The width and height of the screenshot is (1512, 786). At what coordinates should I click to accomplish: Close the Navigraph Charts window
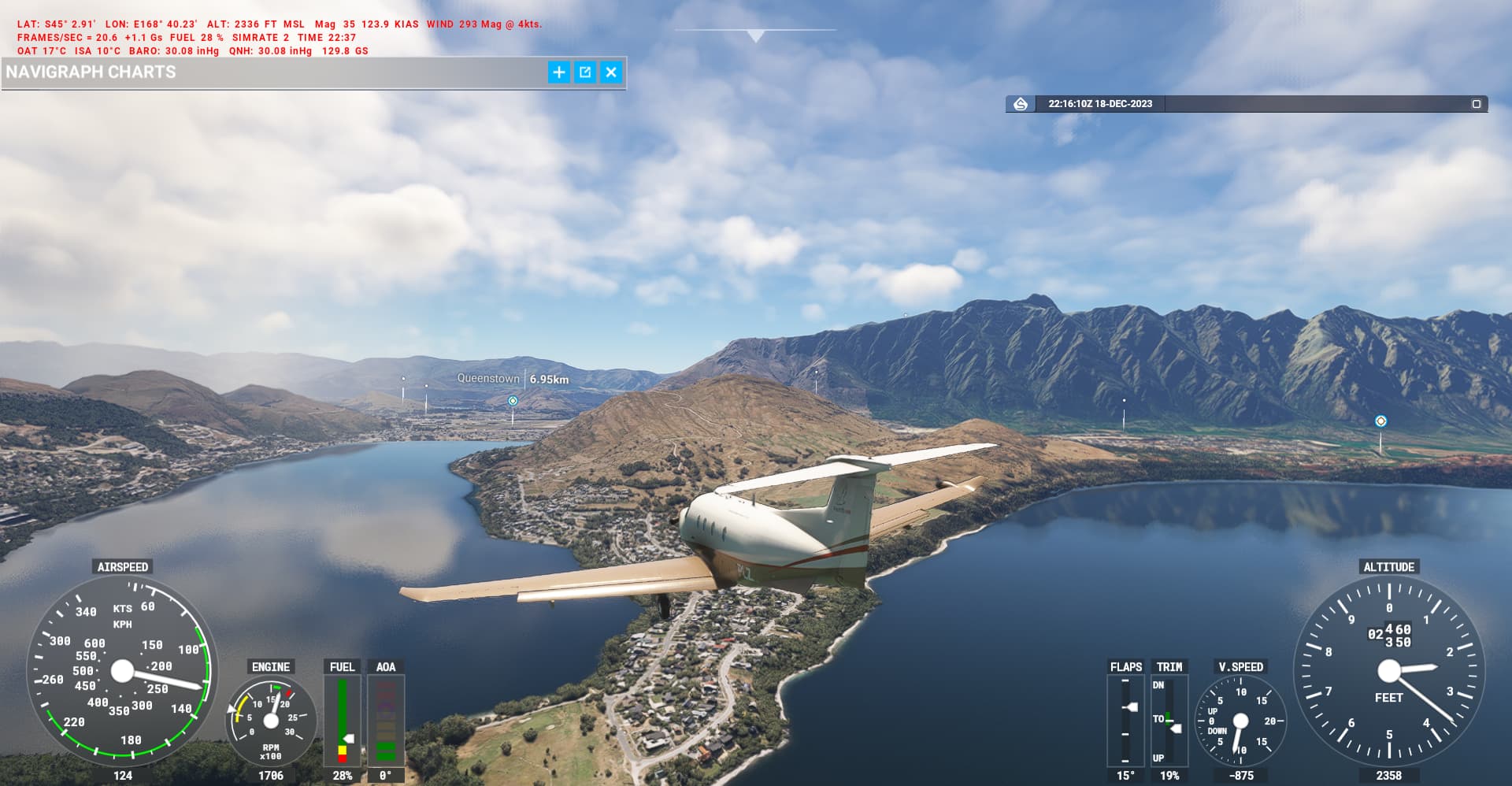click(x=611, y=72)
